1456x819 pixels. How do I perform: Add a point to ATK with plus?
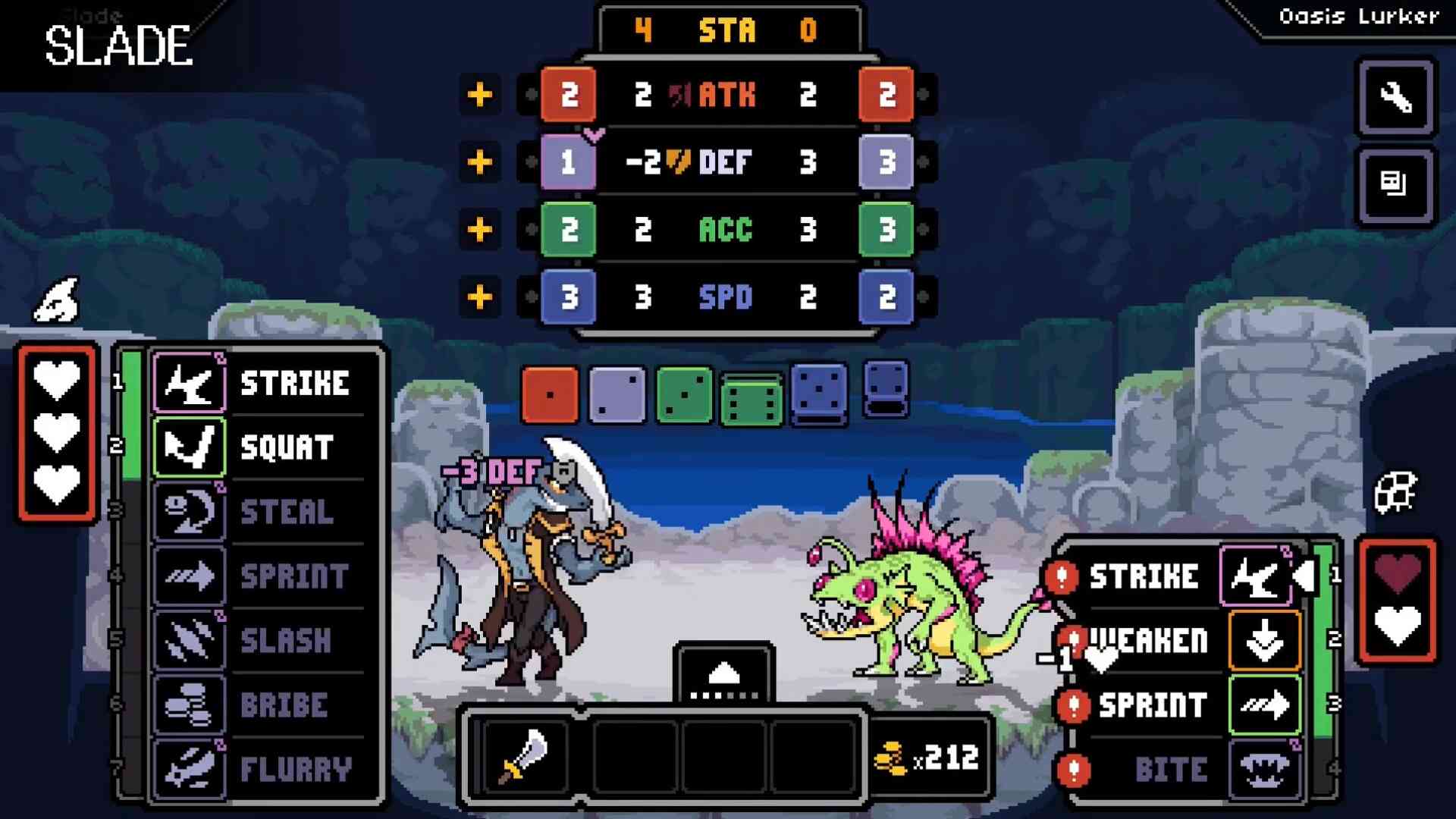click(479, 95)
